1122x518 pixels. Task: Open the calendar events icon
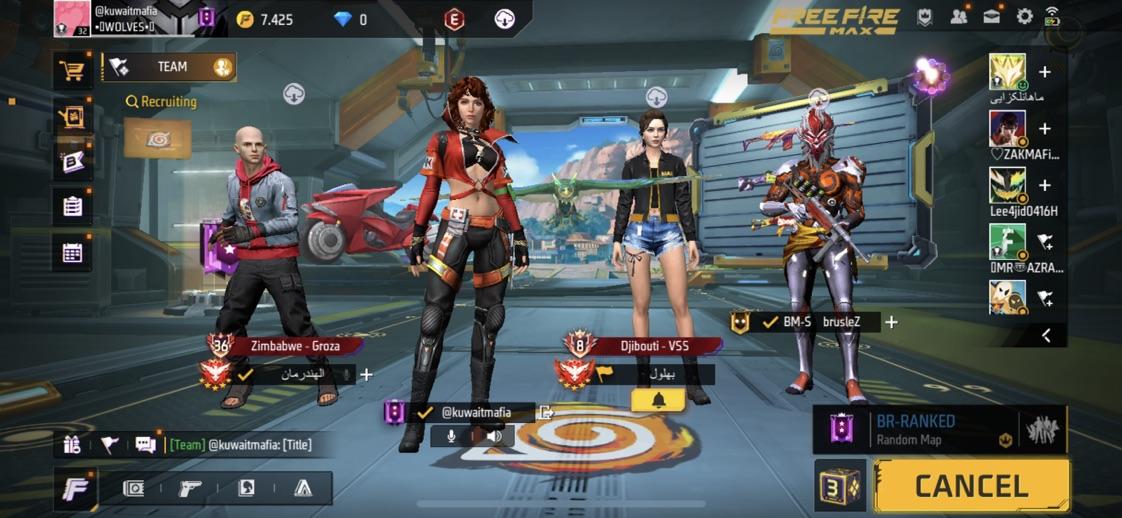(72, 253)
